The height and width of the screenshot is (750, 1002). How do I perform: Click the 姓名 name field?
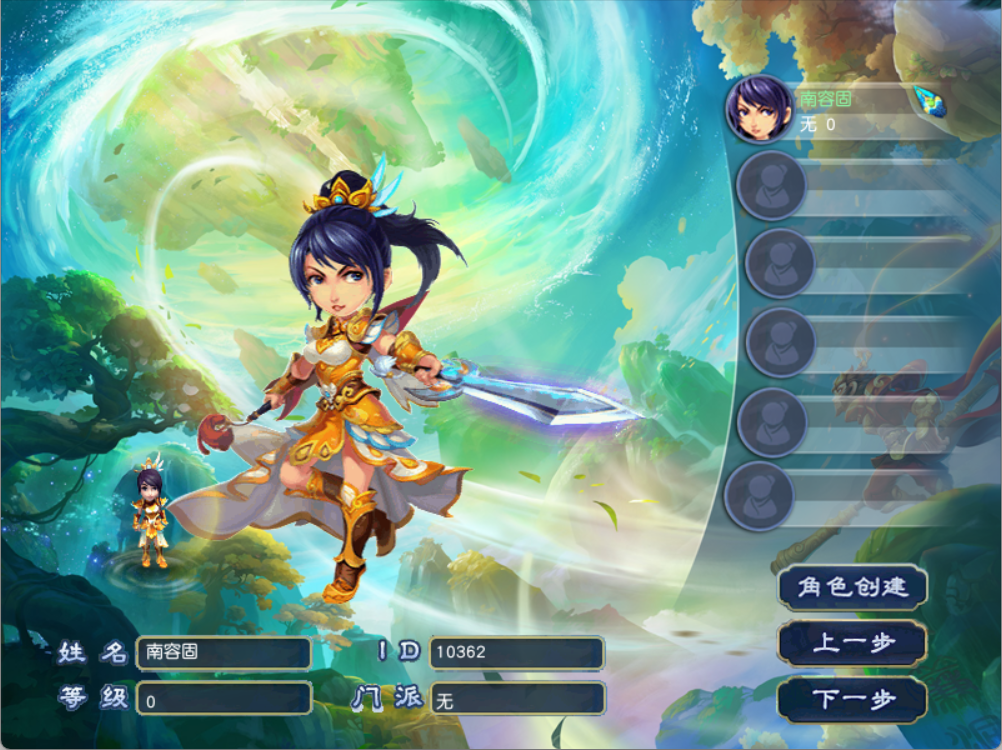[x=223, y=653]
